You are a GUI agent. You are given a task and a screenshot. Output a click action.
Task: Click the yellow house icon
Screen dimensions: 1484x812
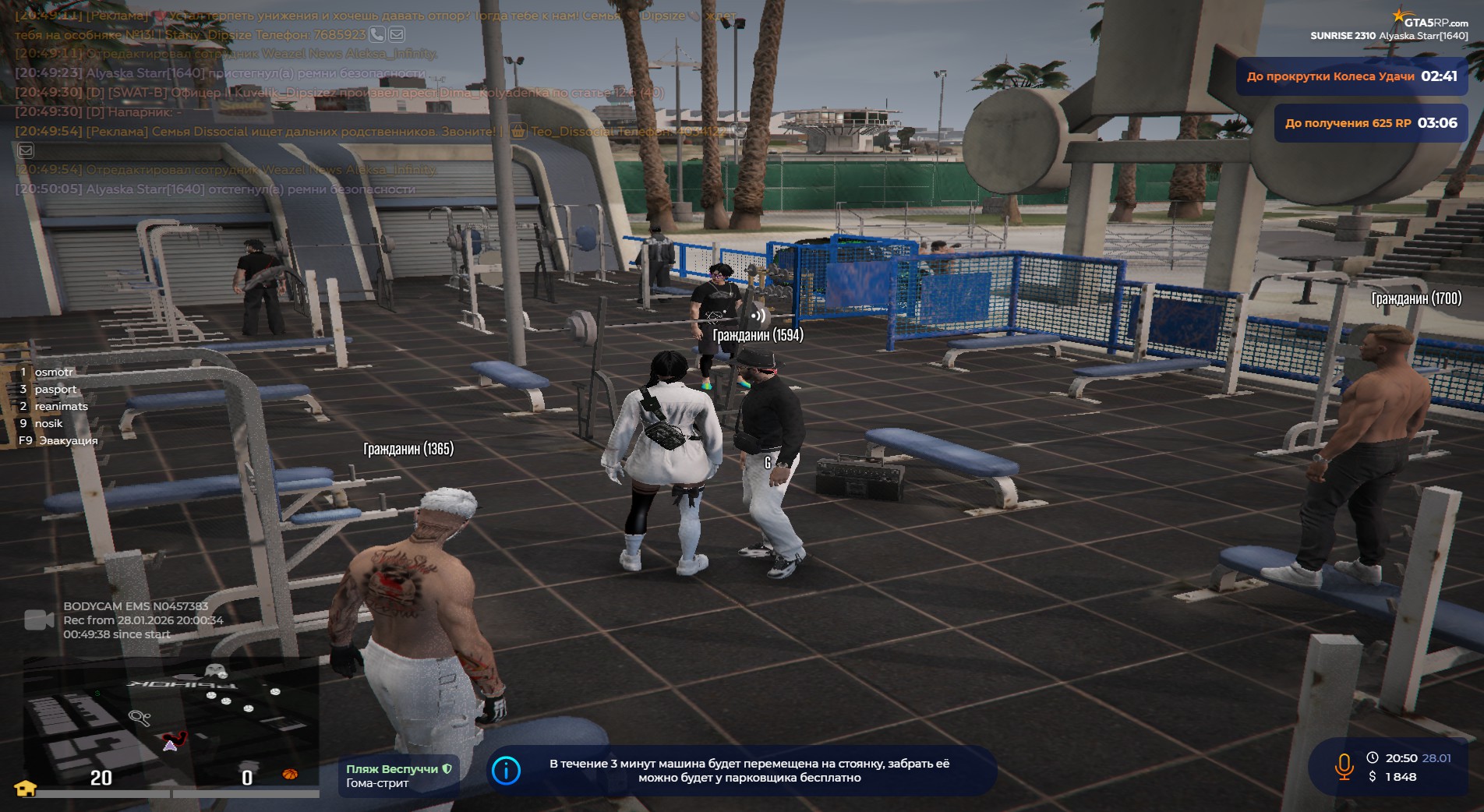(x=26, y=788)
